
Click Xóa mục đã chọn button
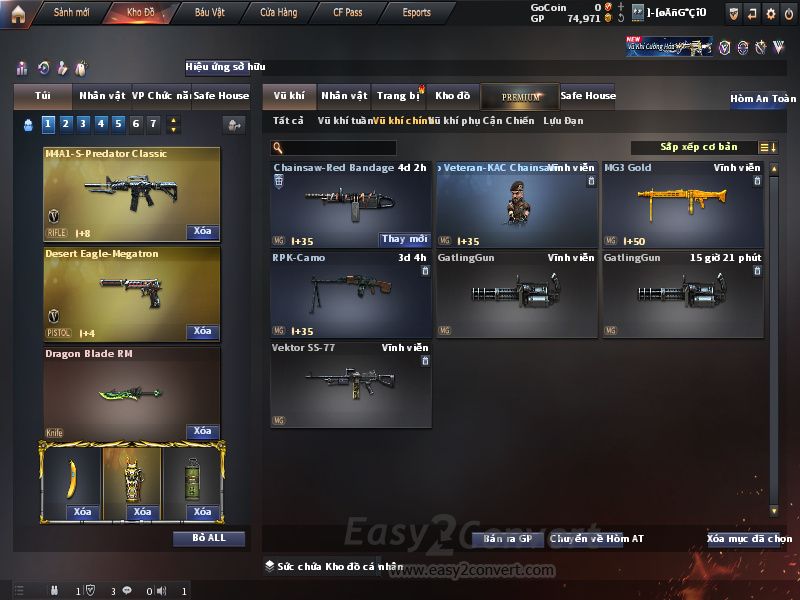(x=748, y=539)
